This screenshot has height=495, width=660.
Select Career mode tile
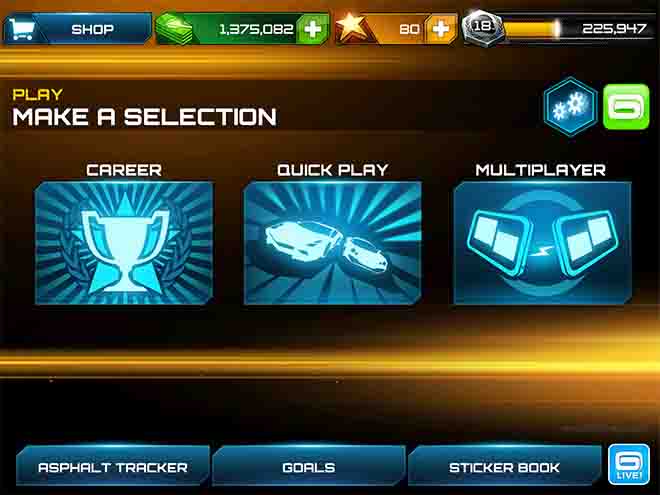click(124, 242)
